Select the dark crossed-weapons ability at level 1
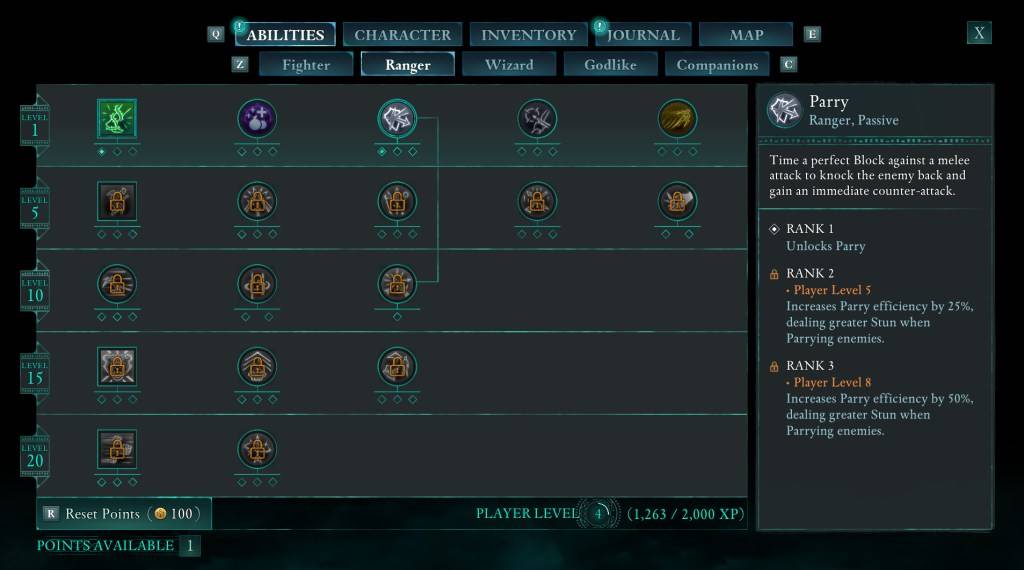The width and height of the screenshot is (1024, 570). pos(537,119)
